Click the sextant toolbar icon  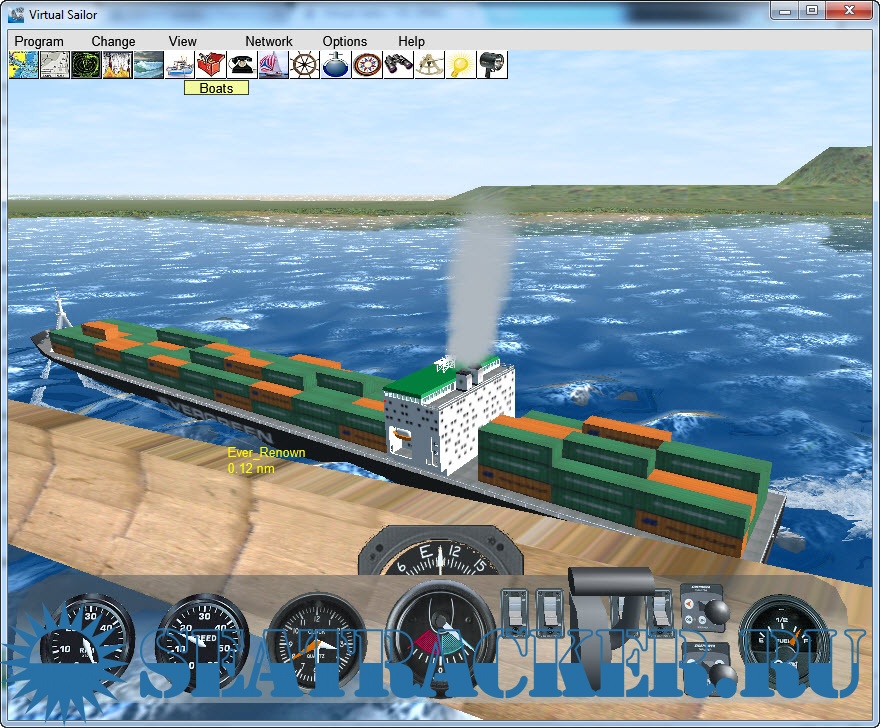pos(429,65)
